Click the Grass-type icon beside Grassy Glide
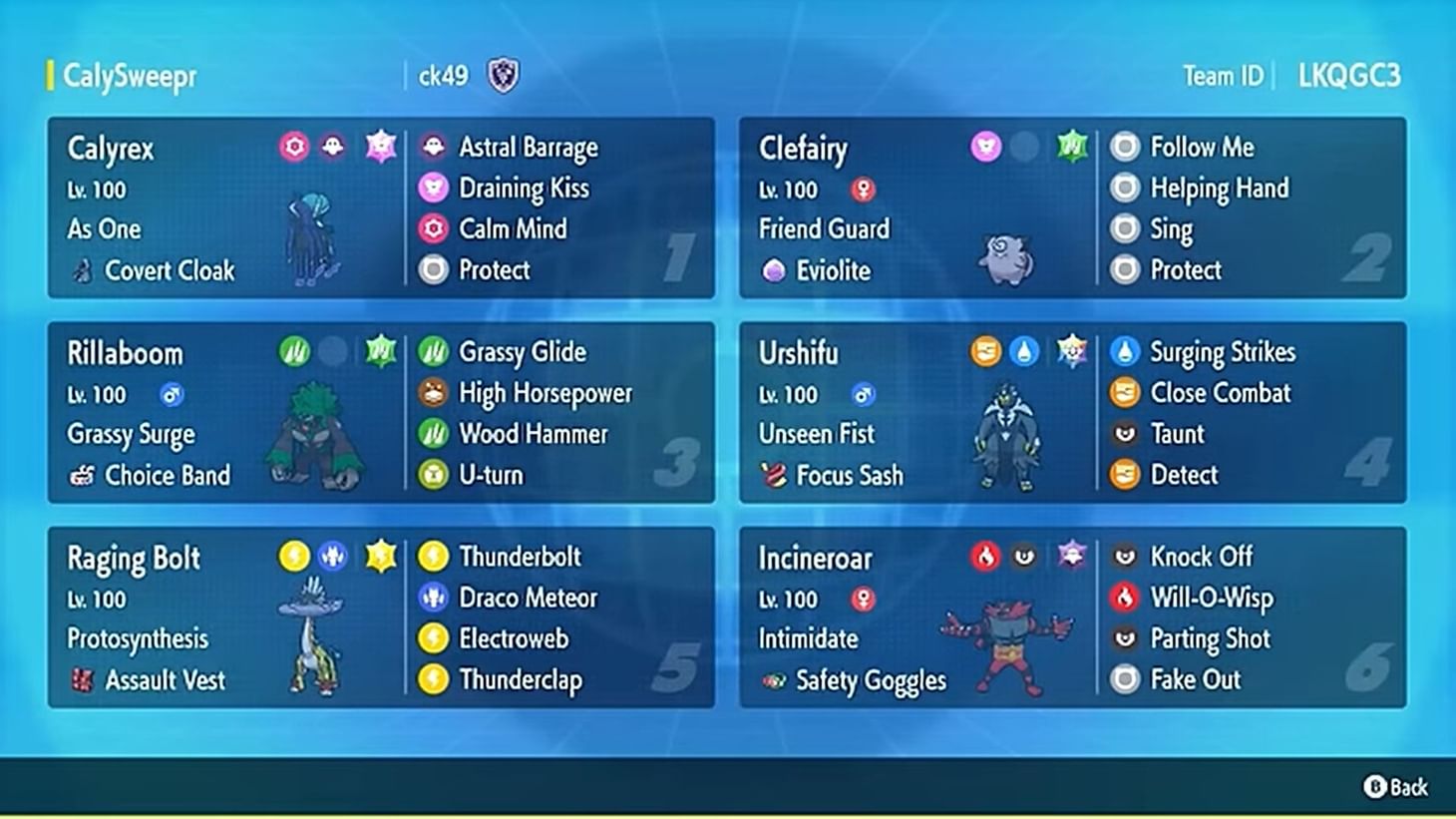Image resolution: width=1456 pixels, height=819 pixels. point(431,352)
